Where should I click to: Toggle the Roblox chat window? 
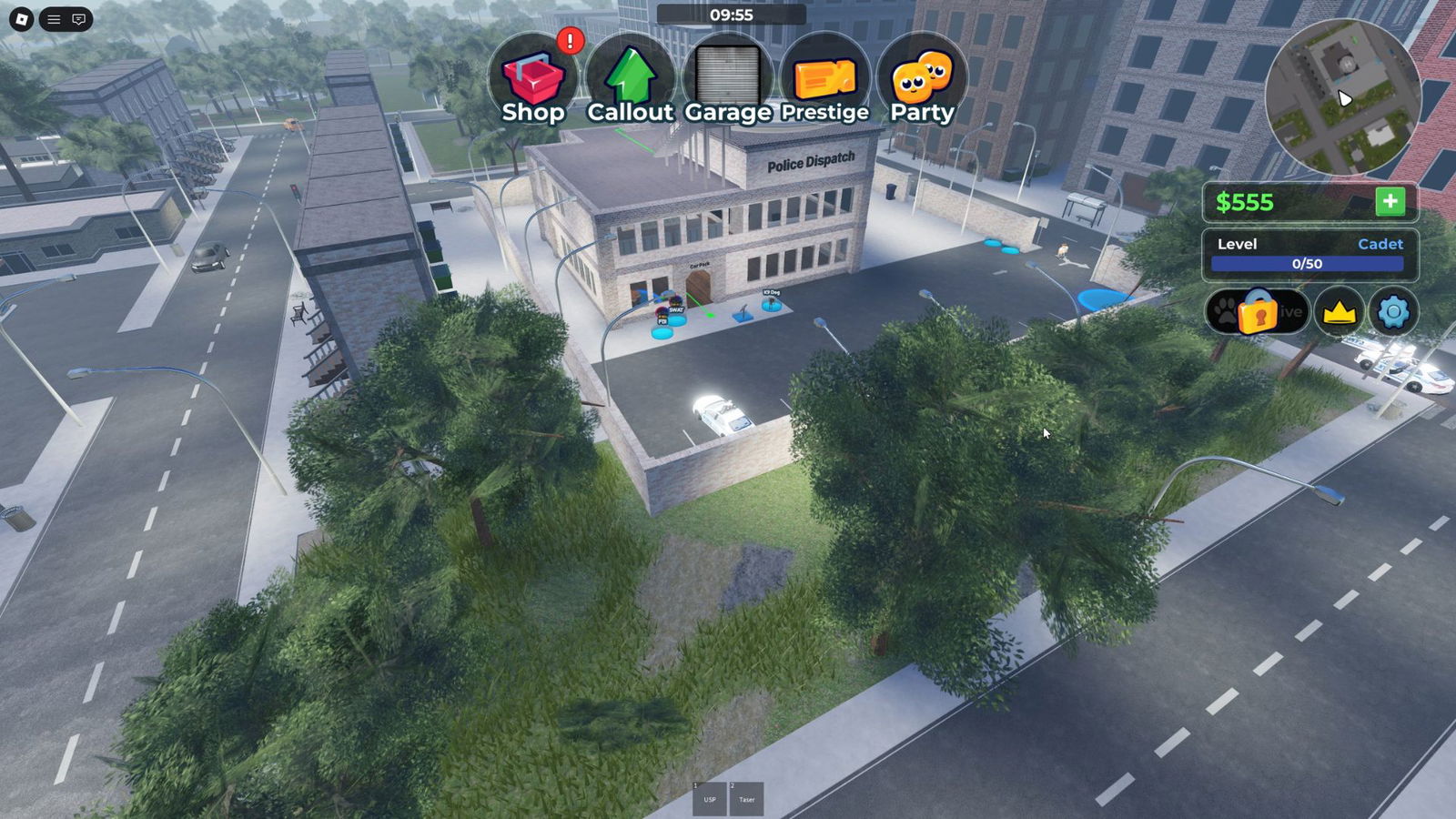pos(79,19)
